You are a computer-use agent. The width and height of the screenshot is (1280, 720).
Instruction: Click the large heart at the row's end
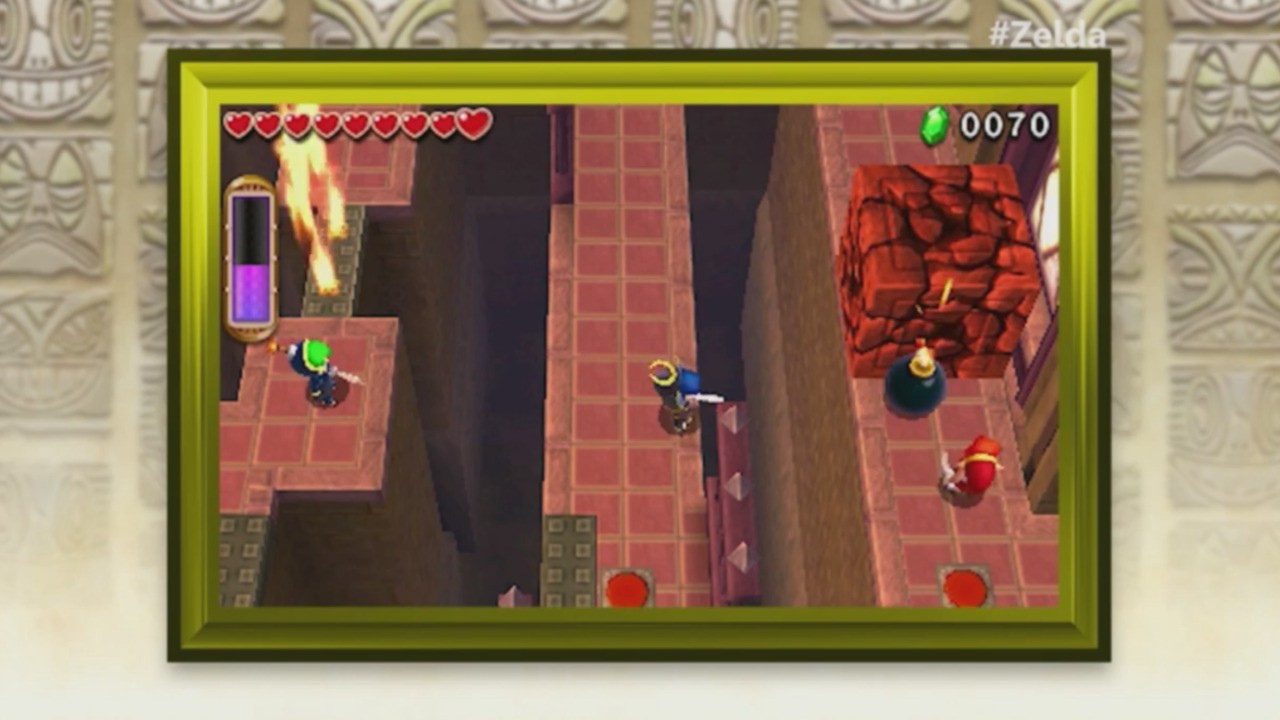(x=471, y=122)
